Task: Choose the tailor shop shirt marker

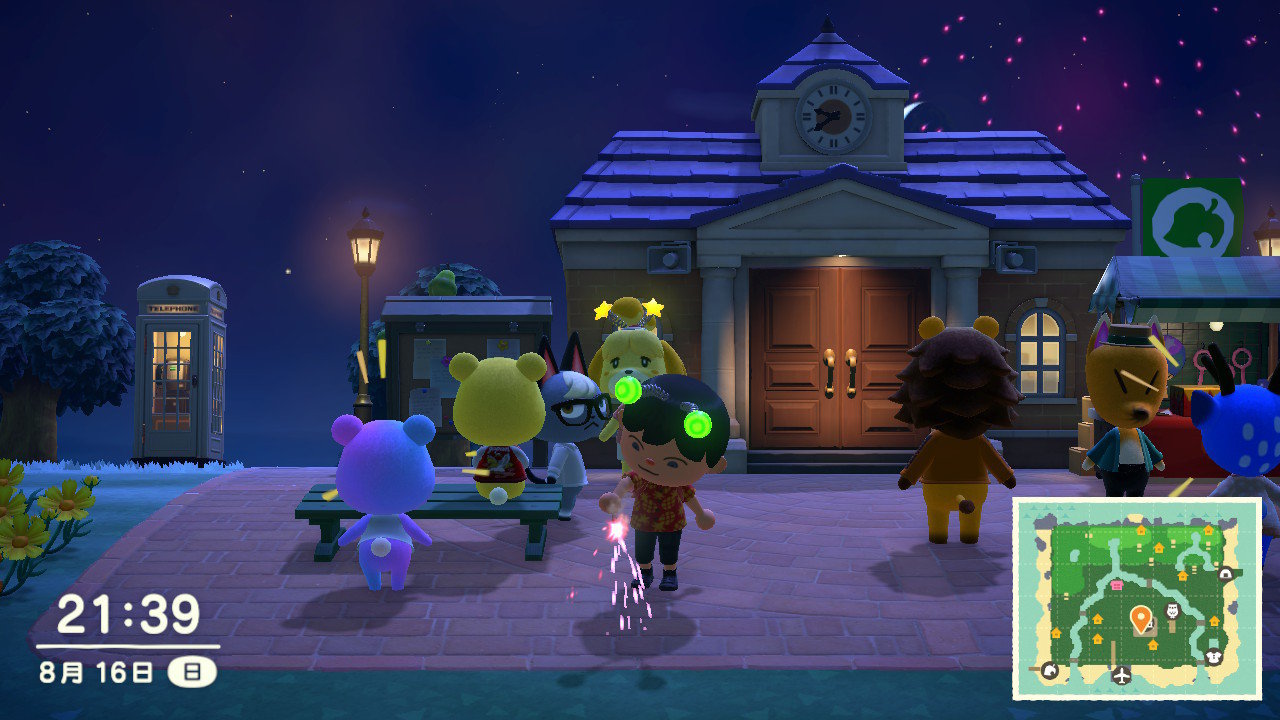Action: (x=1216, y=657)
